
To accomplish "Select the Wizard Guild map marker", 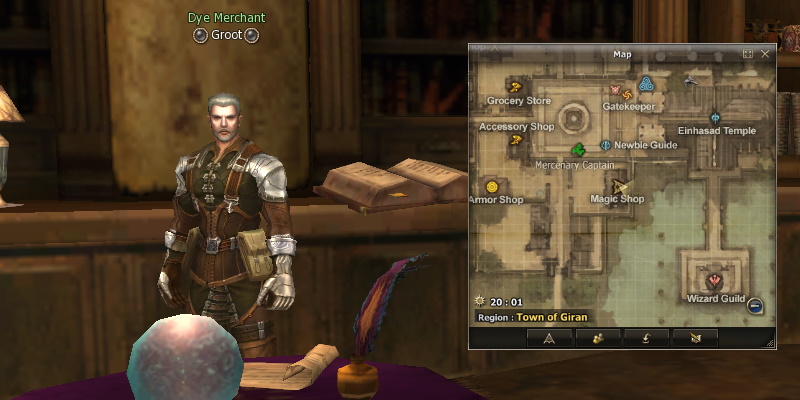I will click(x=715, y=280).
